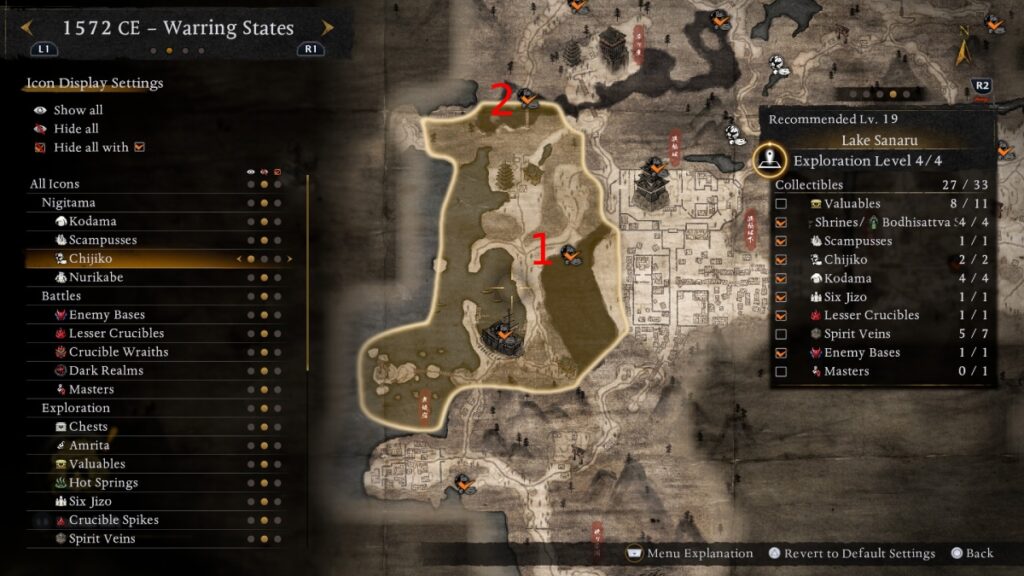
Task: Pick the Nurikabe filter entry
Action: click(x=96, y=277)
